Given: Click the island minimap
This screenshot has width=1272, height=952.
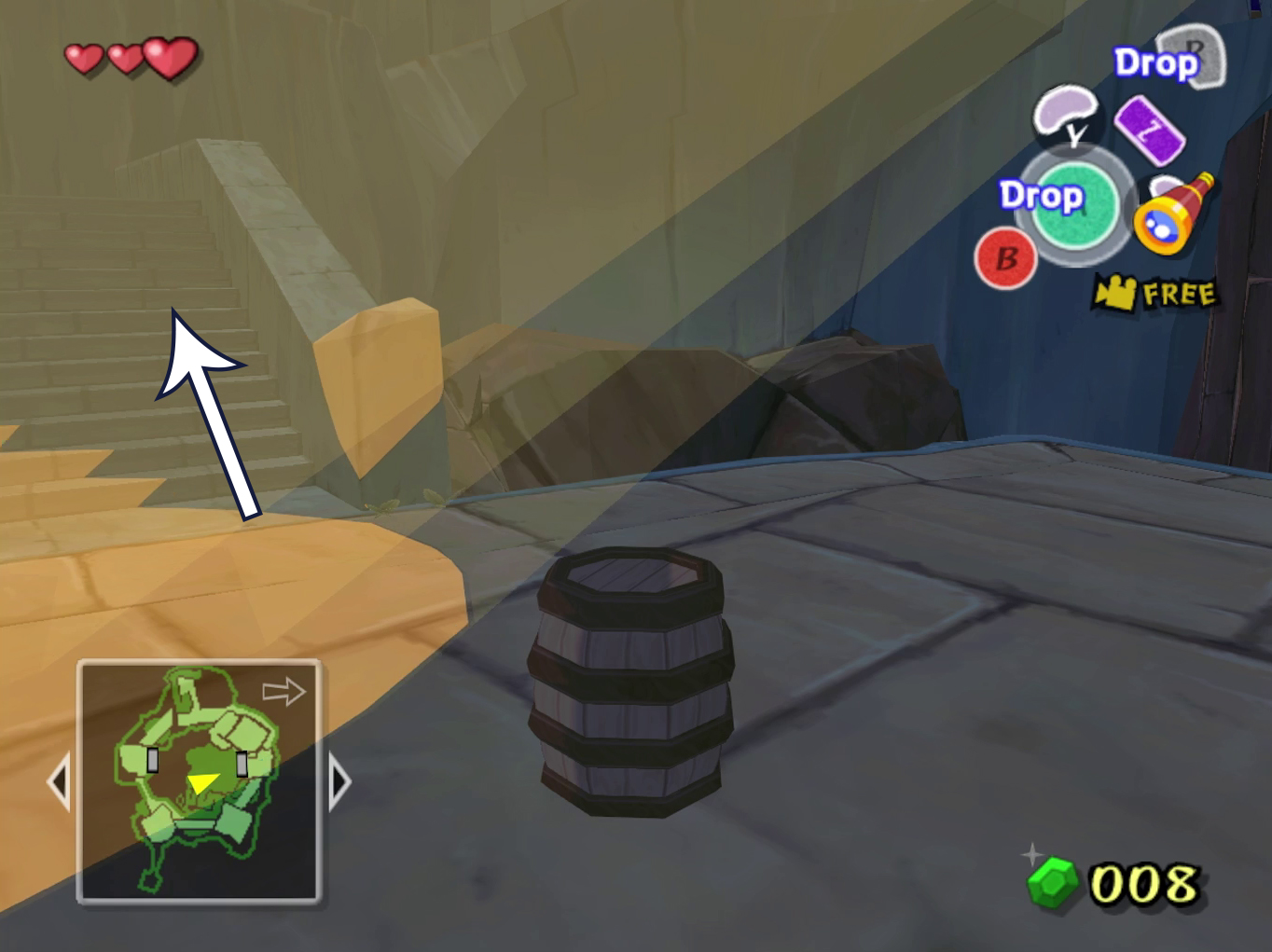Looking at the screenshot, I should click(x=199, y=781).
